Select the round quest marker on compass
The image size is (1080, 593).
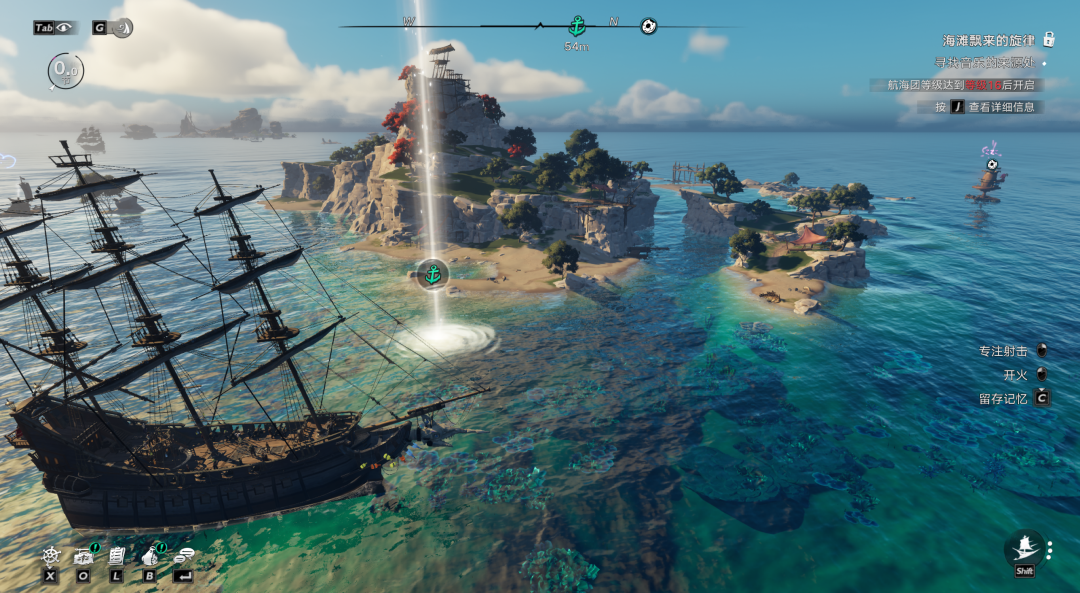[x=648, y=26]
